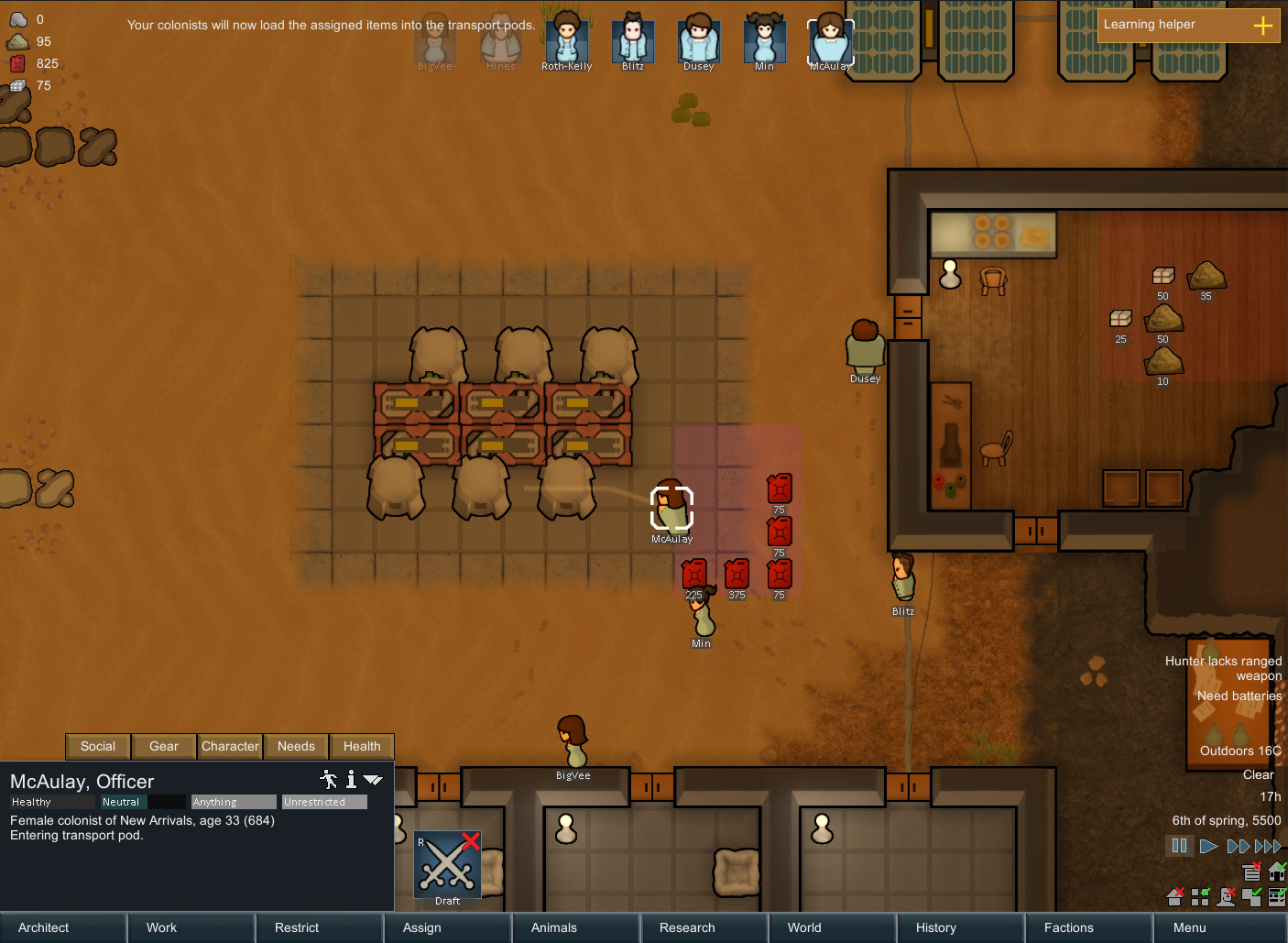Pause the game speed
The height and width of the screenshot is (943, 1288).
coord(1179,846)
